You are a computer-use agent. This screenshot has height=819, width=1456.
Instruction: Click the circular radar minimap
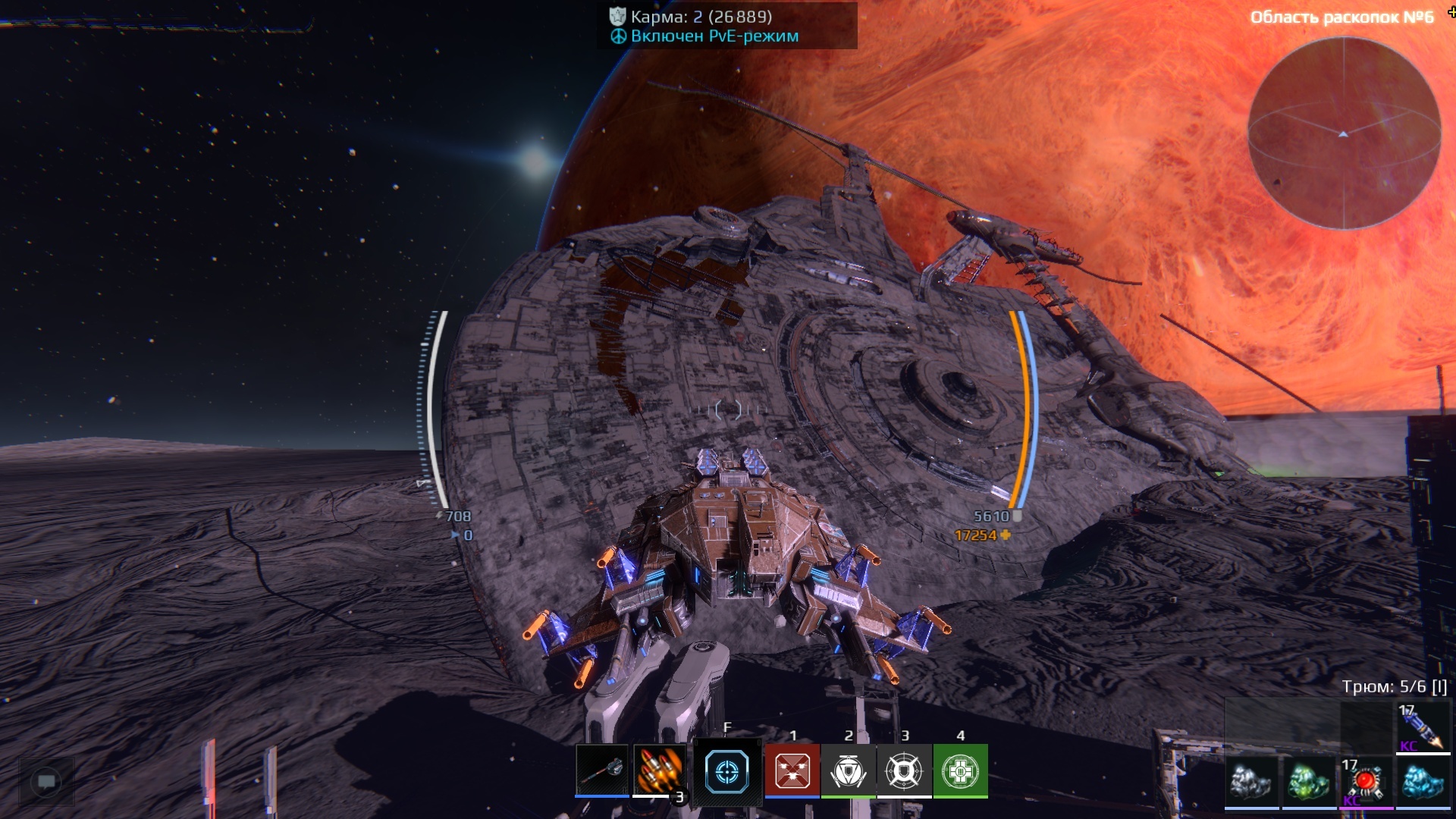click(1344, 133)
